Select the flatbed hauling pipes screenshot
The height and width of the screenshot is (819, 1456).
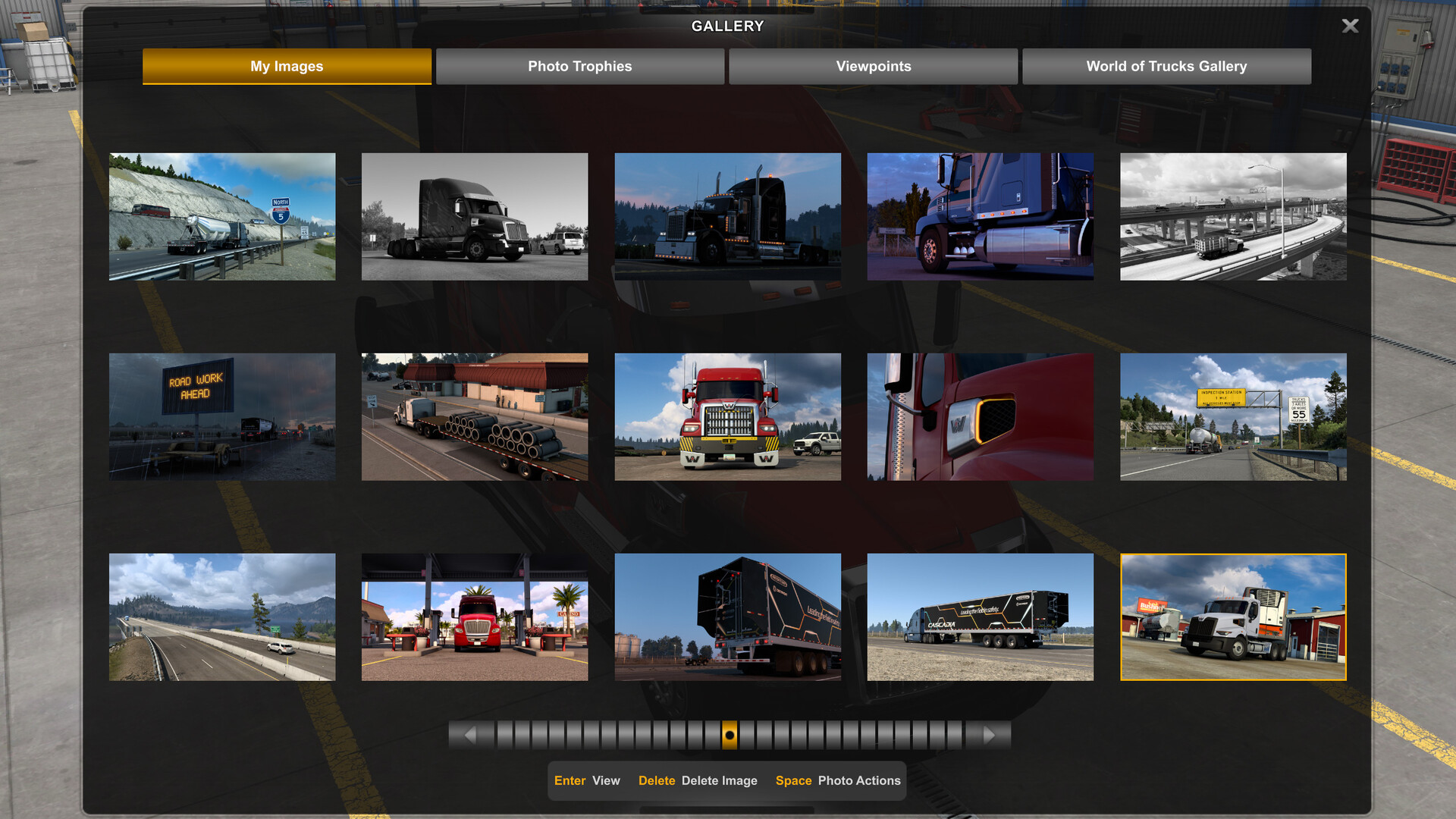[475, 416]
